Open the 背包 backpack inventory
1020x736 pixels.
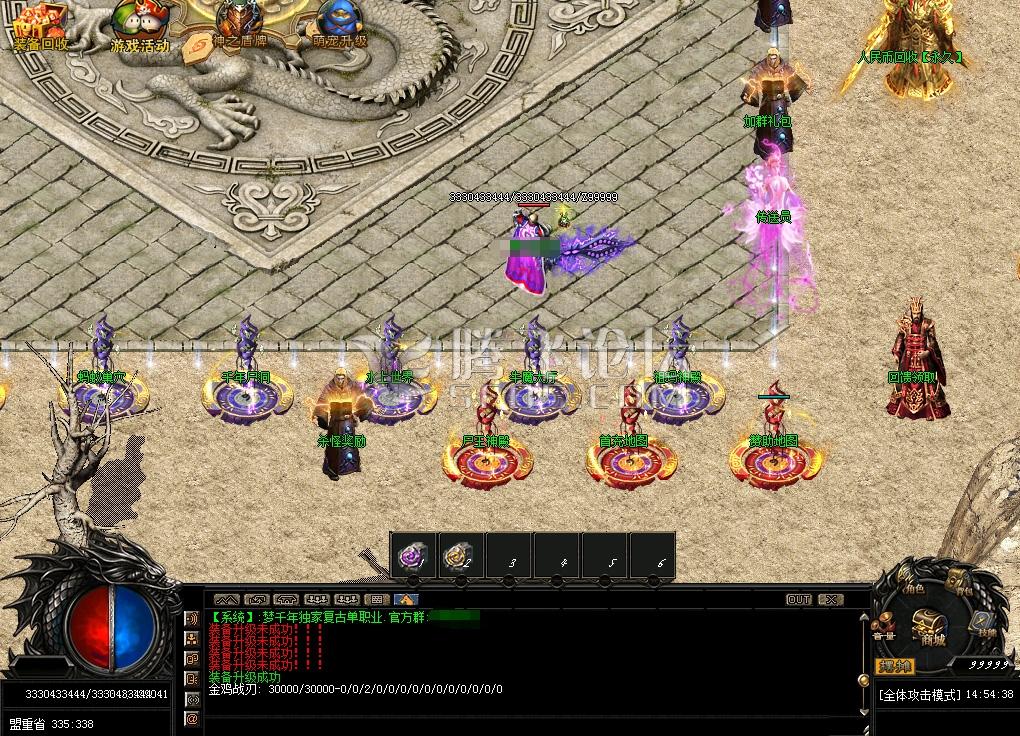point(960,582)
